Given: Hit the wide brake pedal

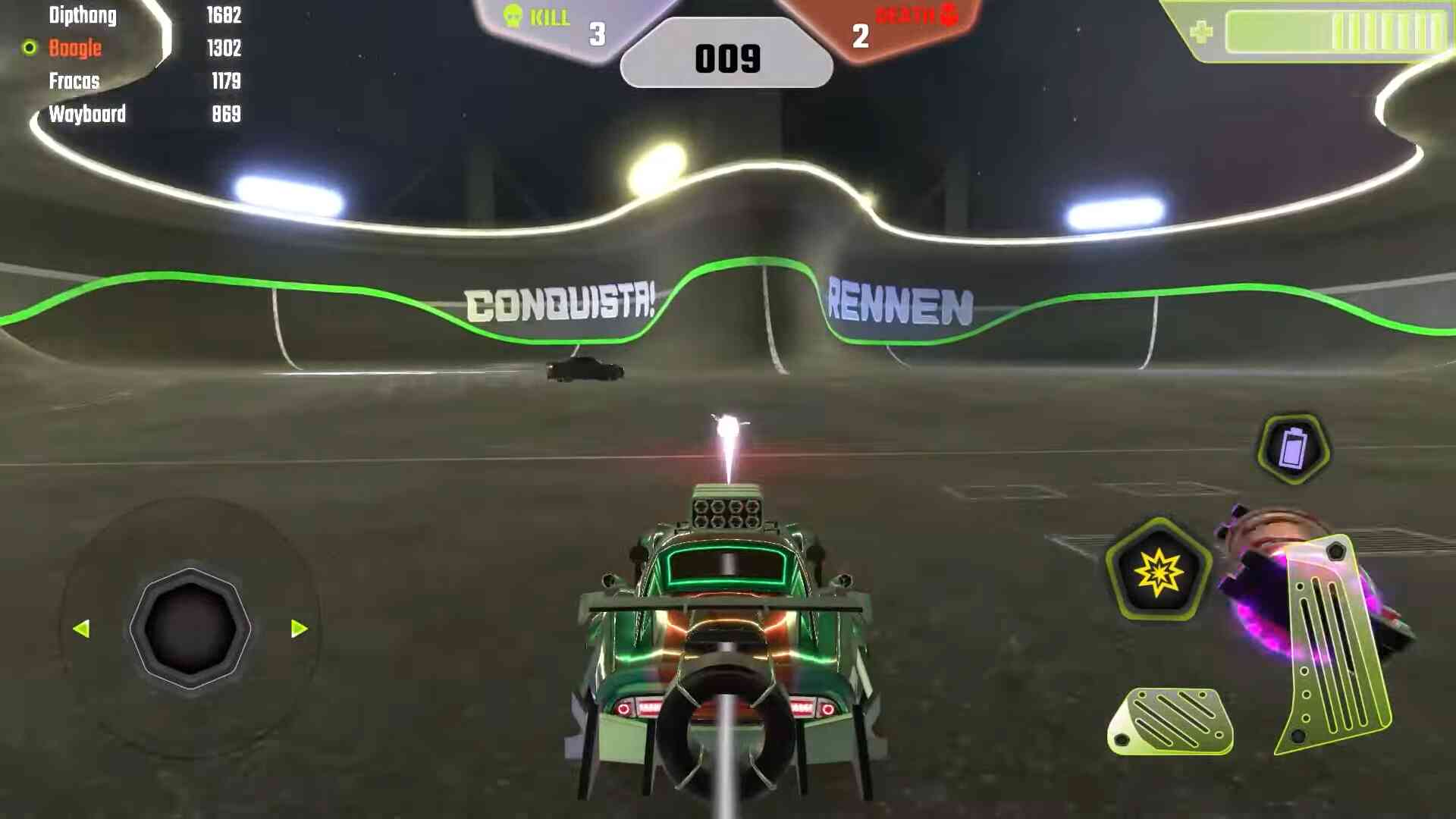Looking at the screenshot, I should pyautogui.click(x=1171, y=721).
